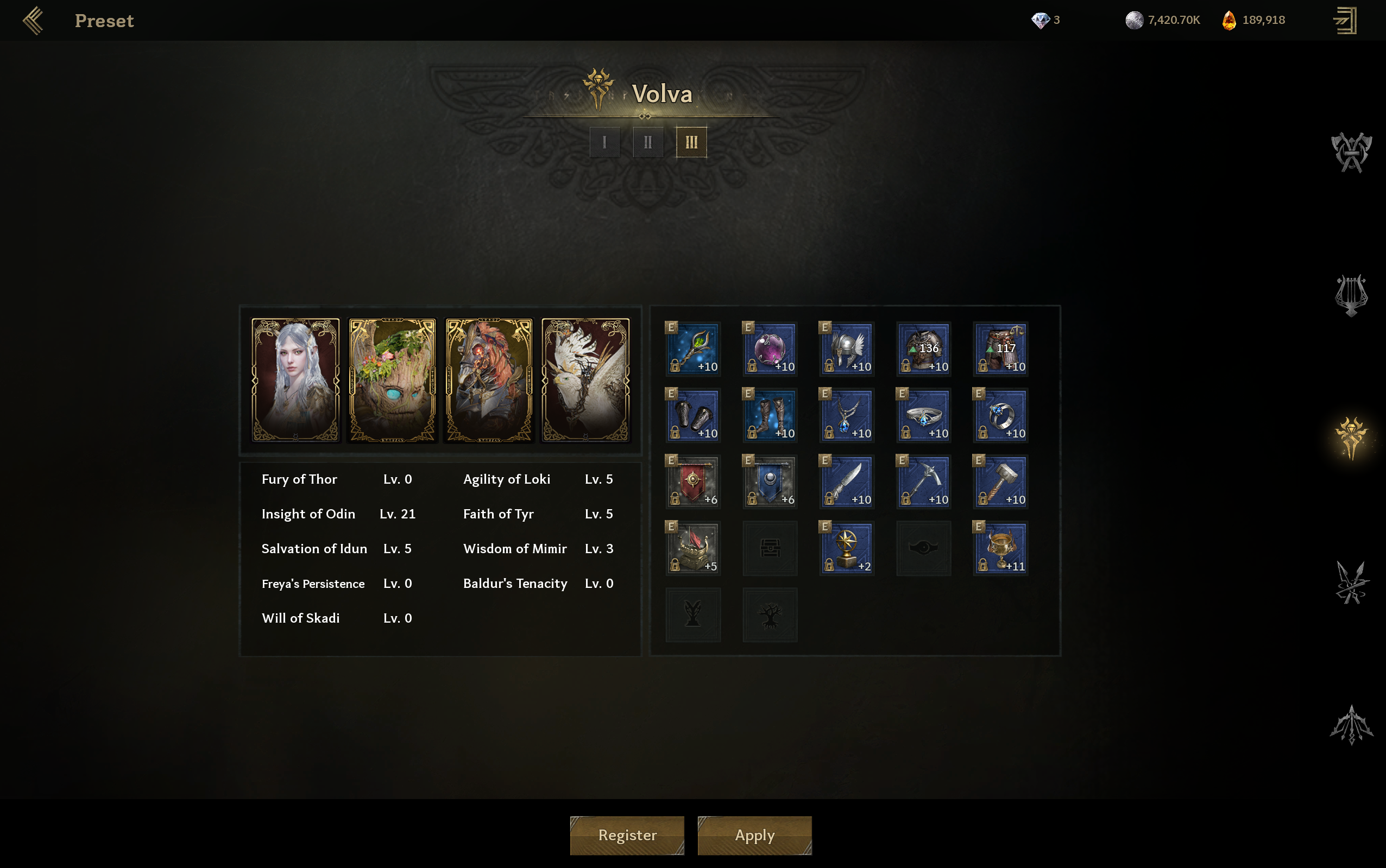Screen dimensions: 1386x868
Task: Select preset slot III
Action: click(x=691, y=142)
